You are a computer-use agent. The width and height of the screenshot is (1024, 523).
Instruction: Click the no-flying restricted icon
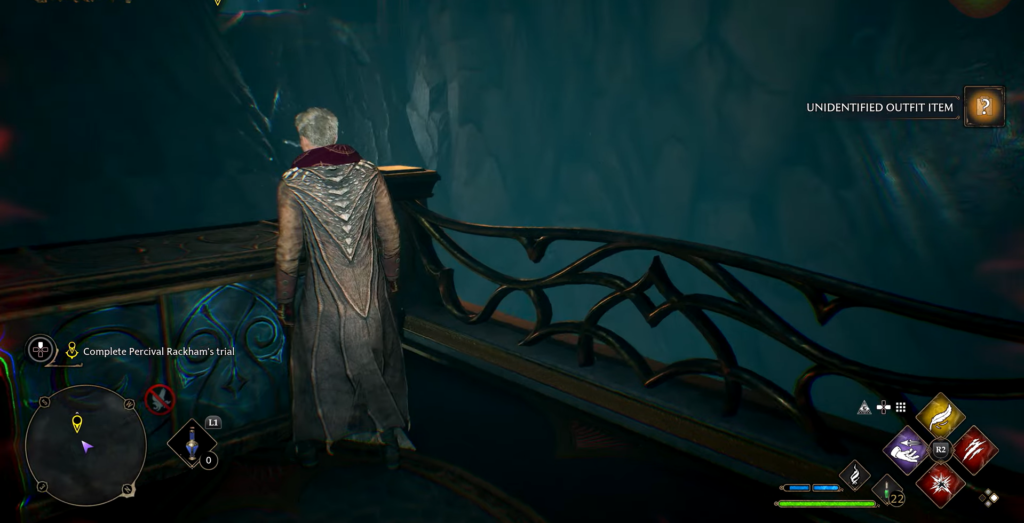[159, 400]
